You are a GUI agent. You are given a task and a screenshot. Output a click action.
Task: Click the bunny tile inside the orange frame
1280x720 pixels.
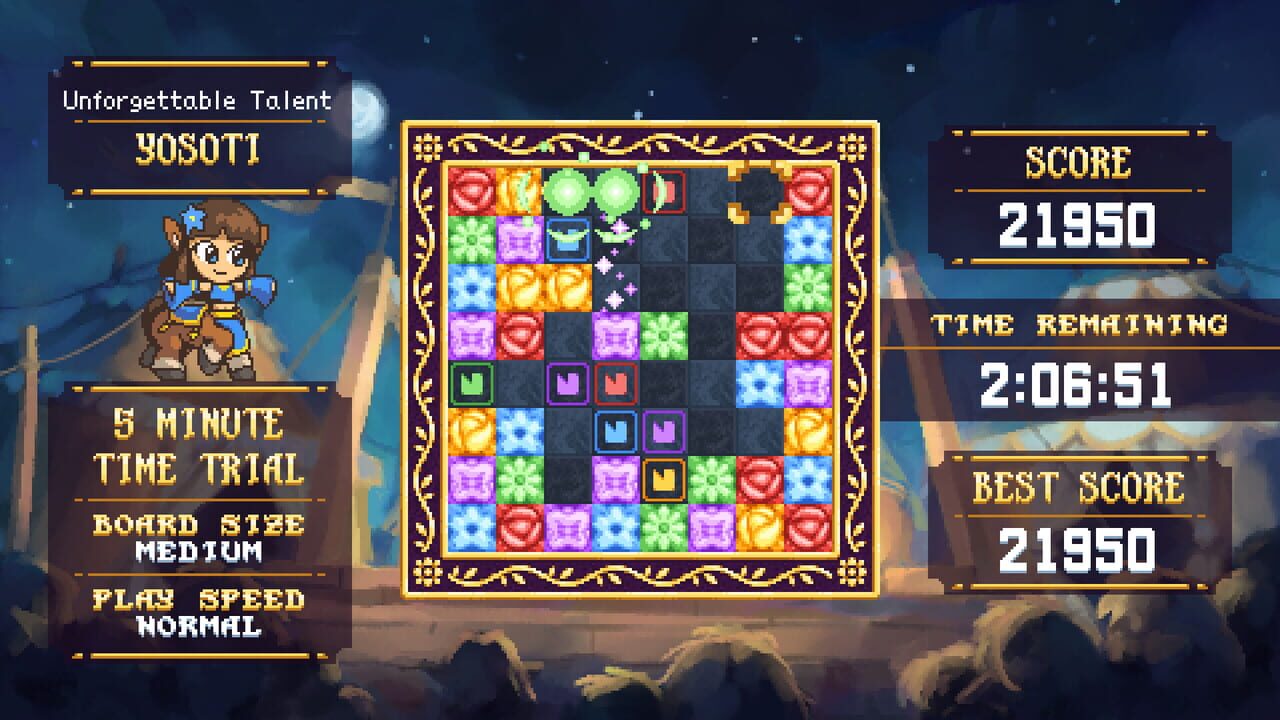tap(663, 477)
